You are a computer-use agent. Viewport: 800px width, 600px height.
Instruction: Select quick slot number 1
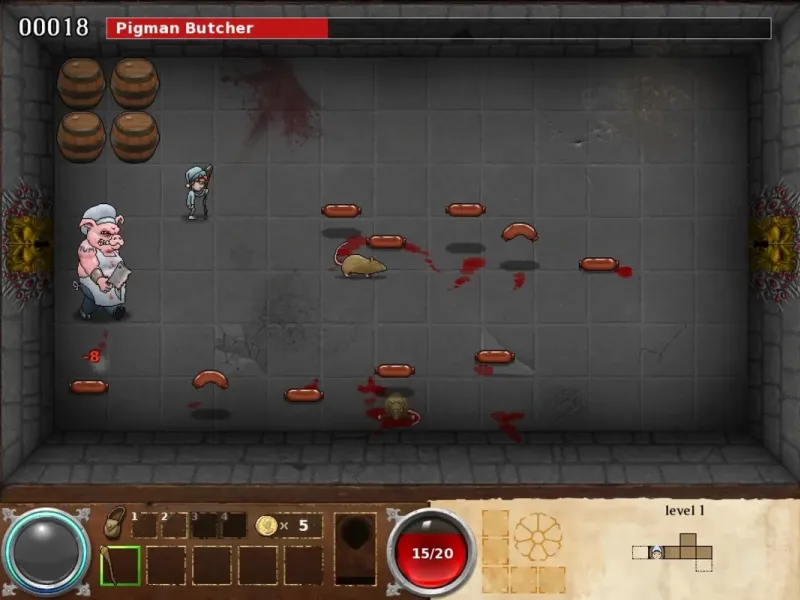tap(145, 525)
